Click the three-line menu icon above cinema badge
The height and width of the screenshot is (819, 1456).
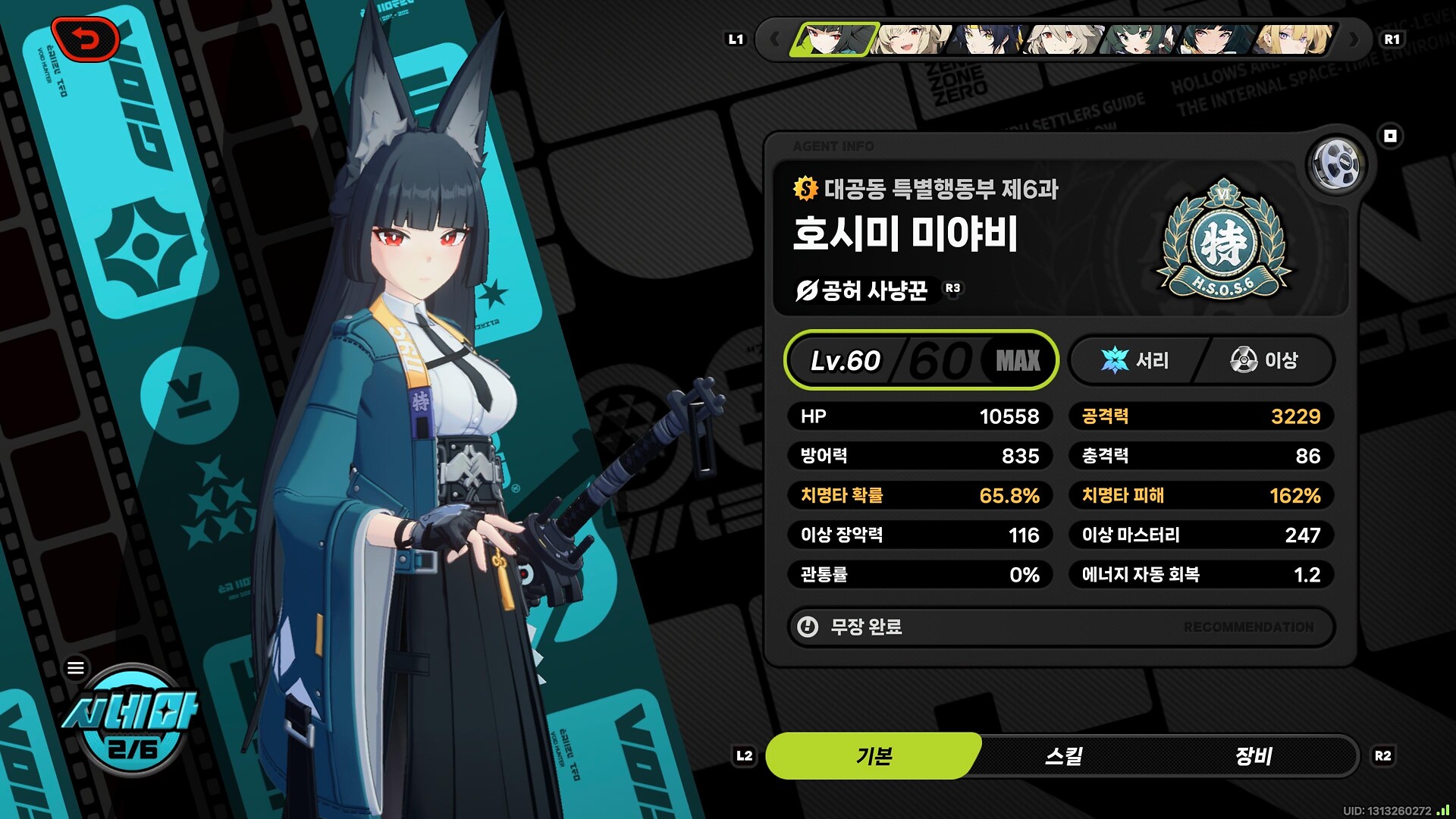coord(76,668)
